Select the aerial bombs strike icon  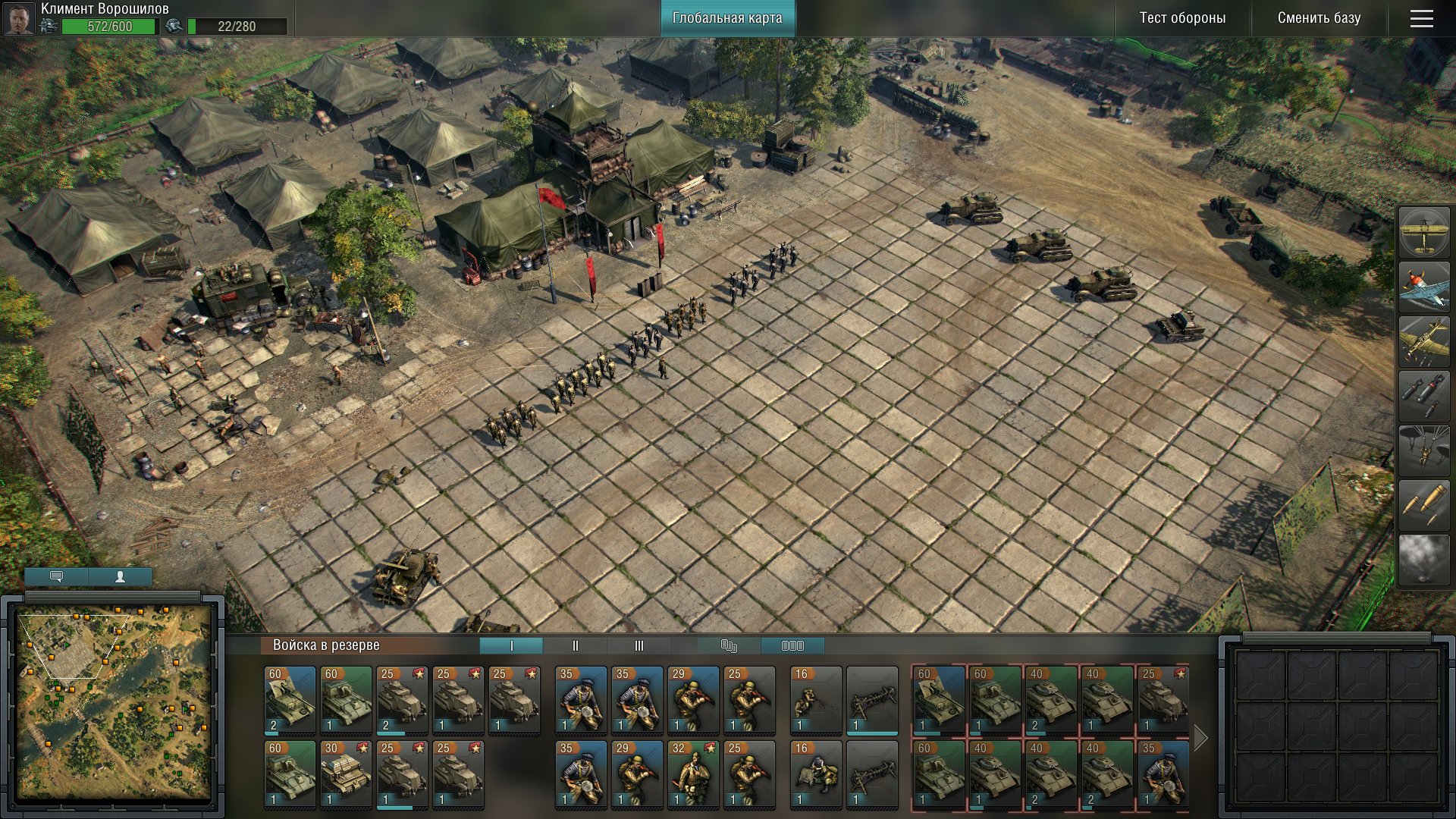pyautogui.click(x=1423, y=396)
